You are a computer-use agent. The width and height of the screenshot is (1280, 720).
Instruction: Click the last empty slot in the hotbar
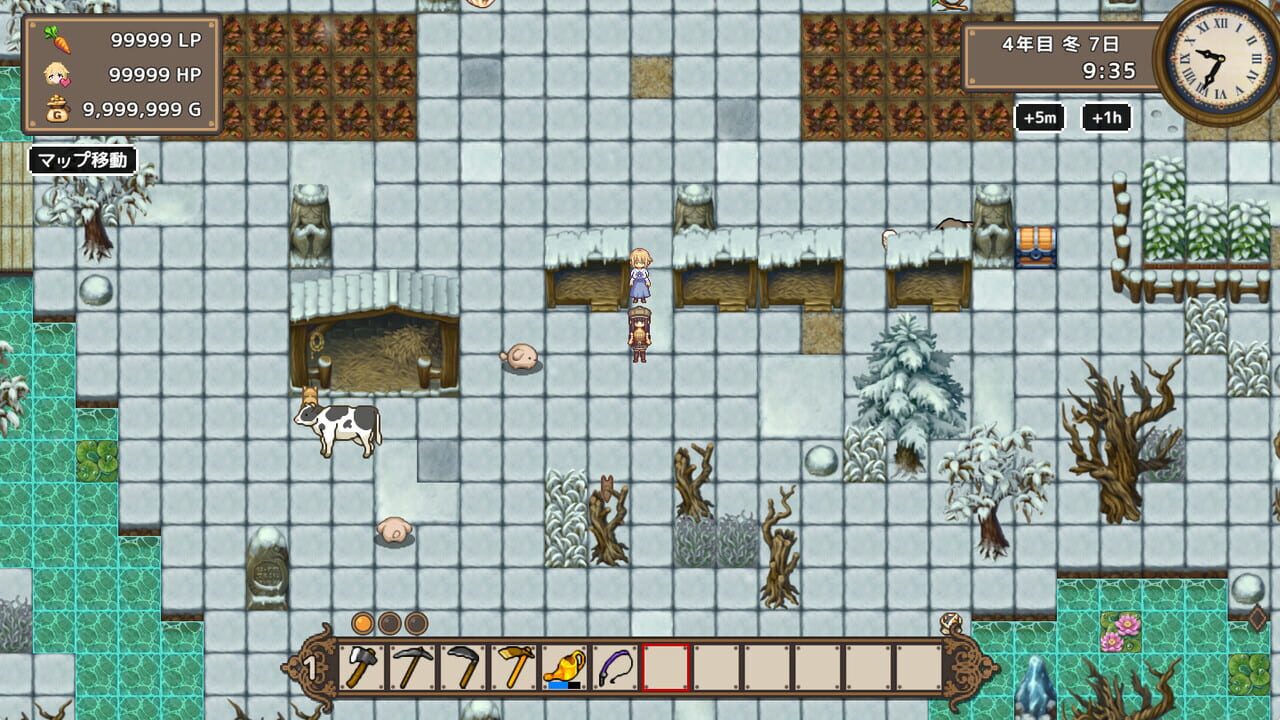pos(920,665)
